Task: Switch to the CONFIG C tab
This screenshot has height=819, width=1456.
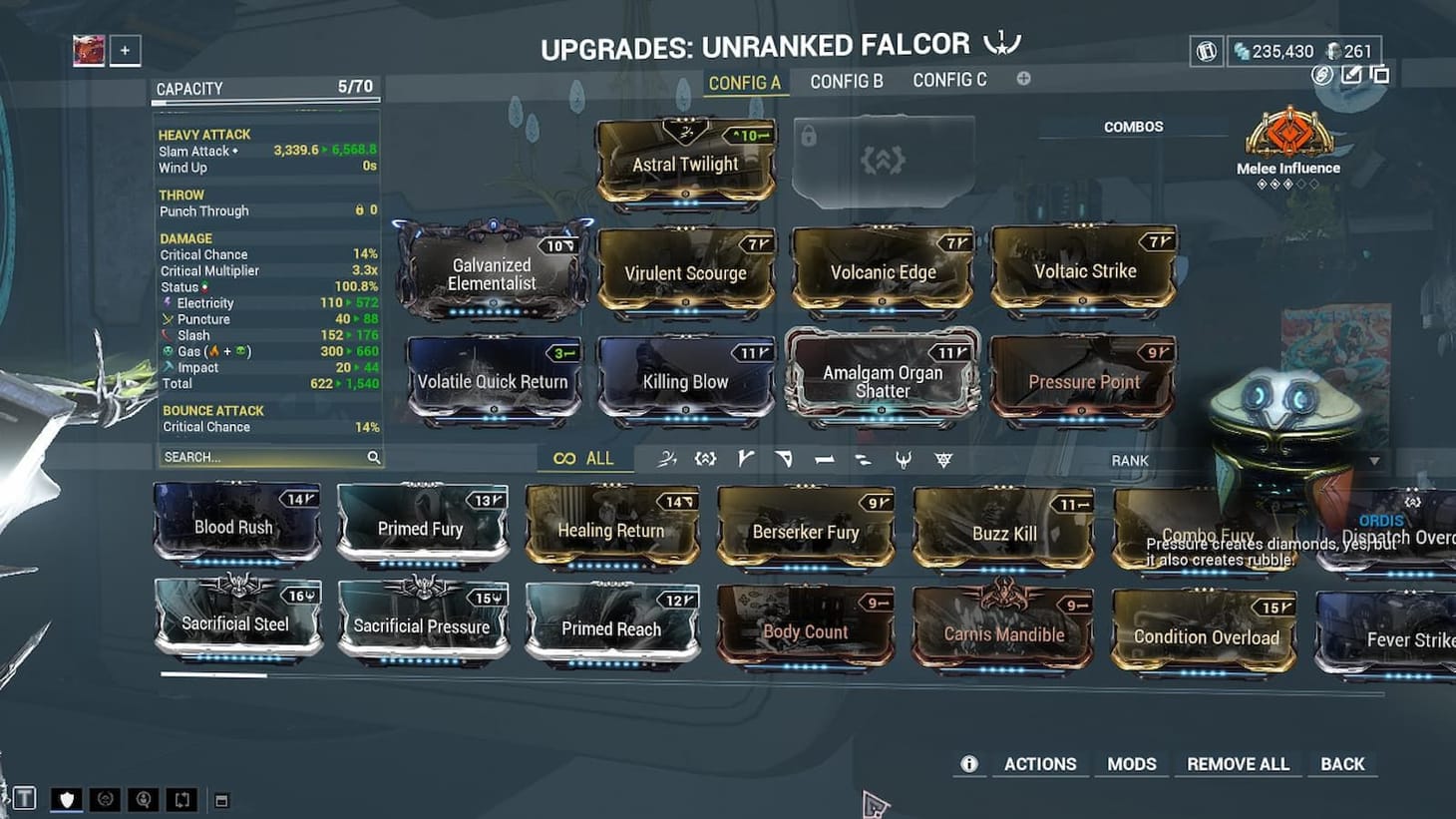Action: 948,80
